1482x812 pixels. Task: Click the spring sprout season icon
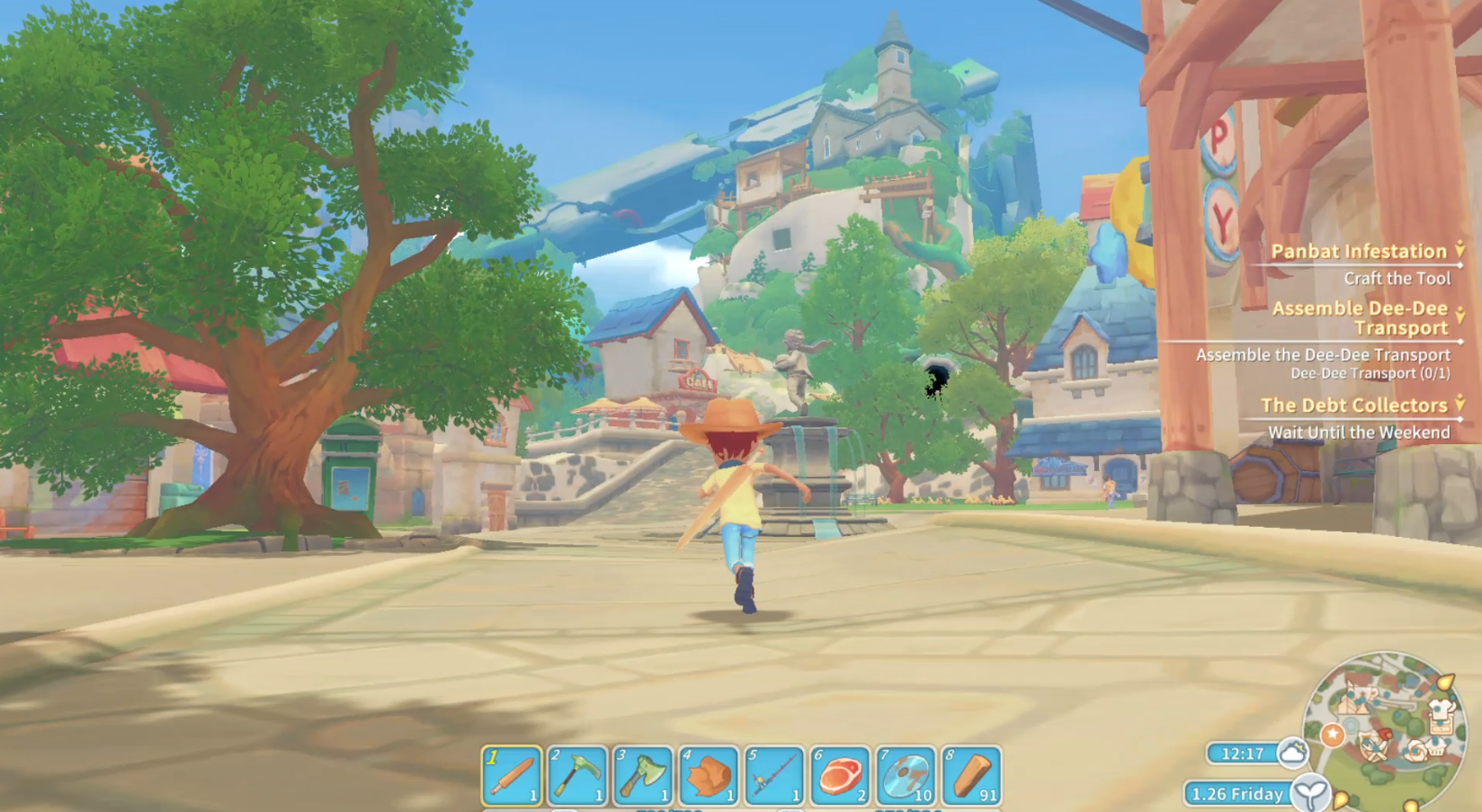tap(1309, 794)
